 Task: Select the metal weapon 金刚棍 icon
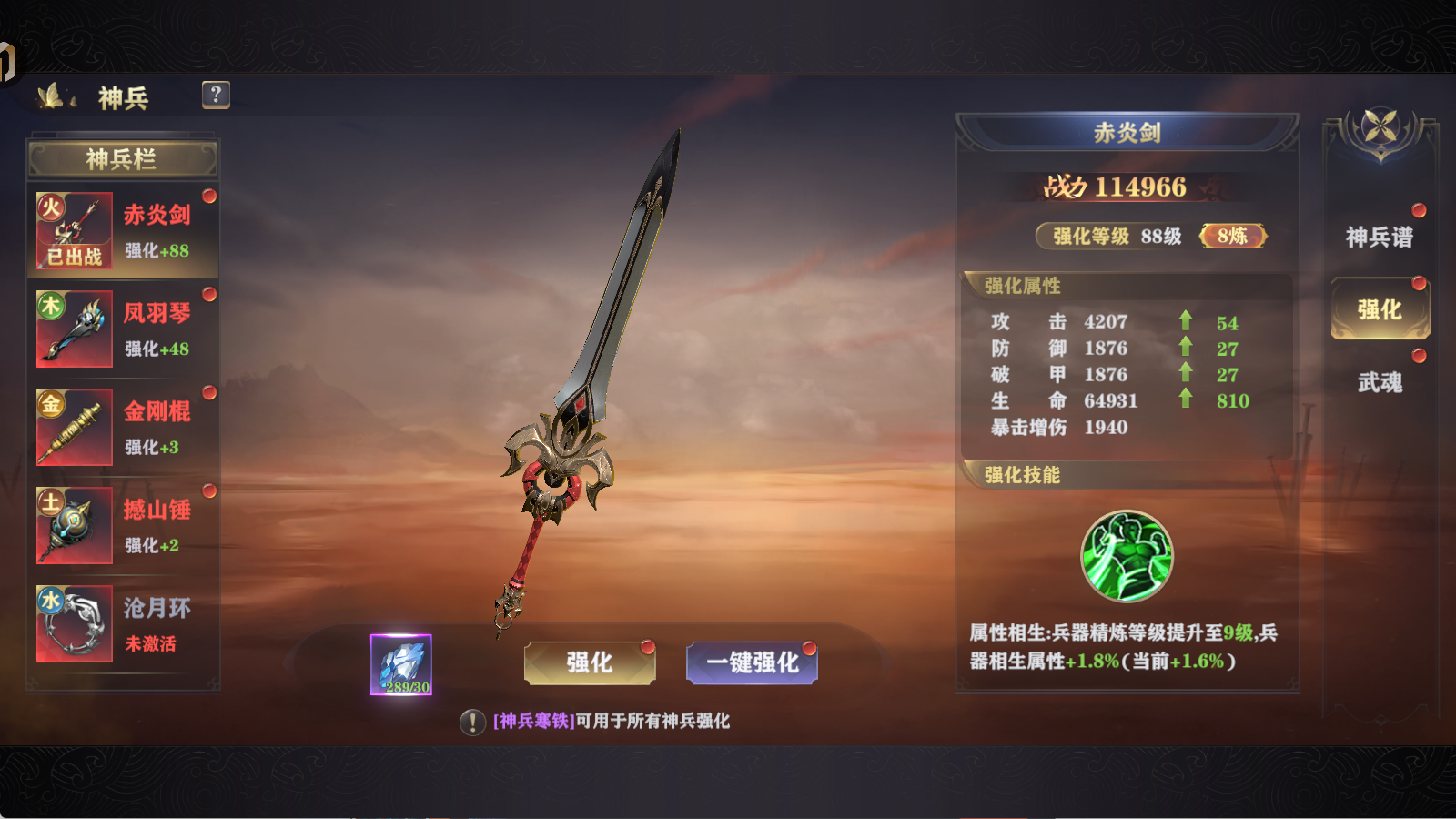(x=73, y=428)
